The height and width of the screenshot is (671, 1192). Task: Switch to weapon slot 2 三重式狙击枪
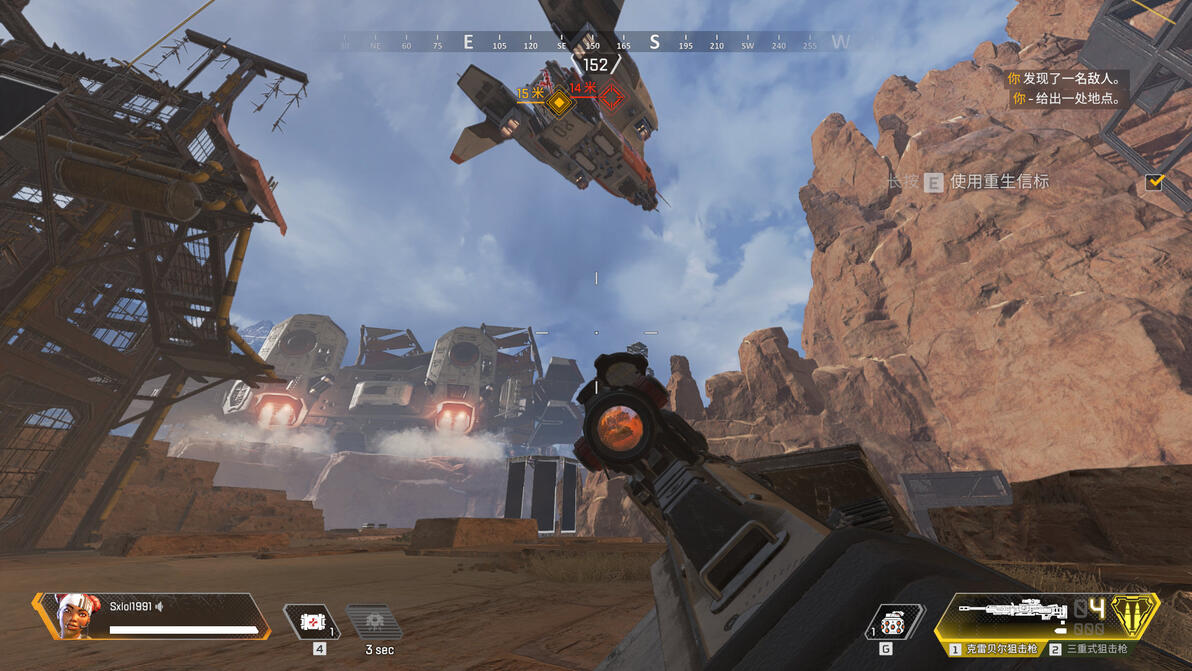coord(1089,650)
